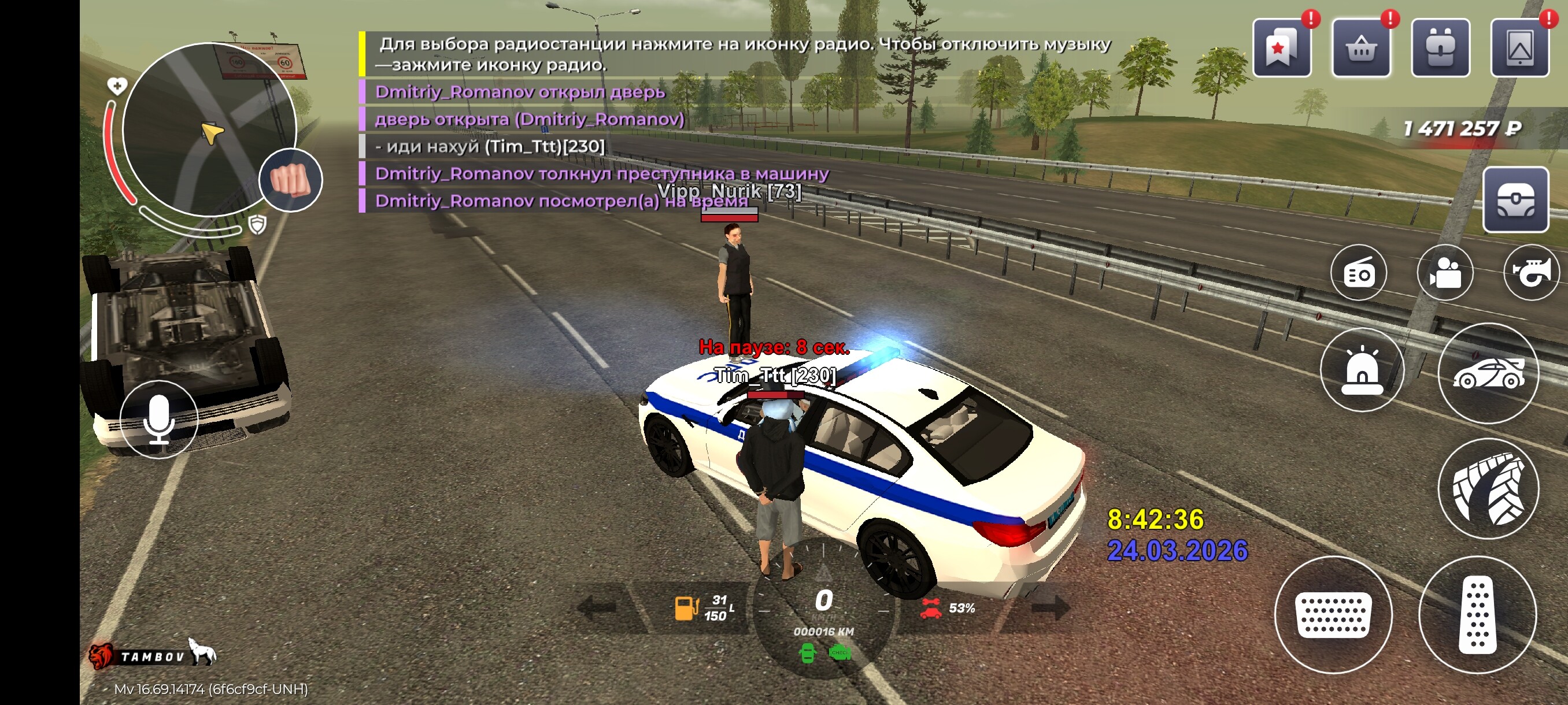This screenshot has width=1568, height=705.
Task: Tap the fist weapon icon
Action: pos(290,180)
